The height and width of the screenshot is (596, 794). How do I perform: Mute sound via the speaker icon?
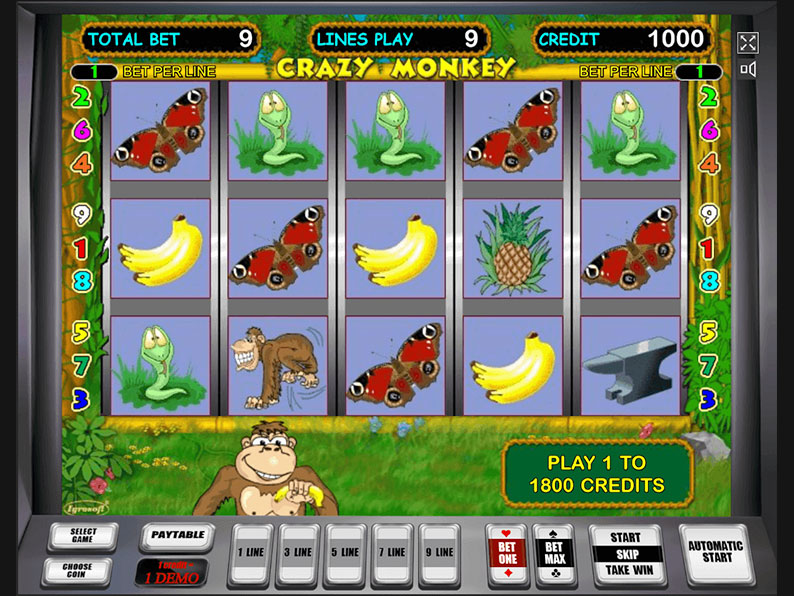pyautogui.click(x=748, y=69)
